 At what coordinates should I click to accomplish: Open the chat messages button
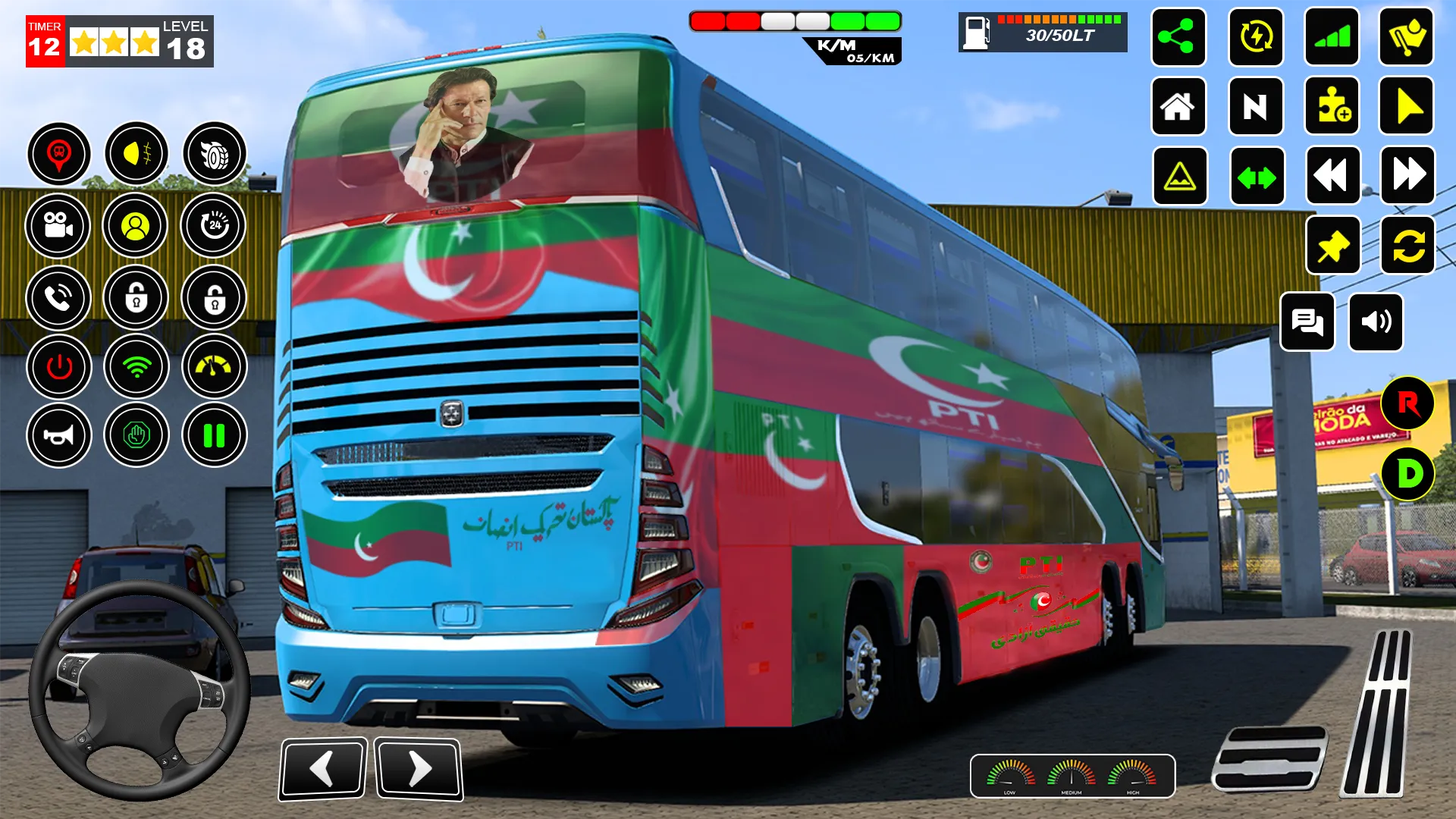(x=1307, y=322)
